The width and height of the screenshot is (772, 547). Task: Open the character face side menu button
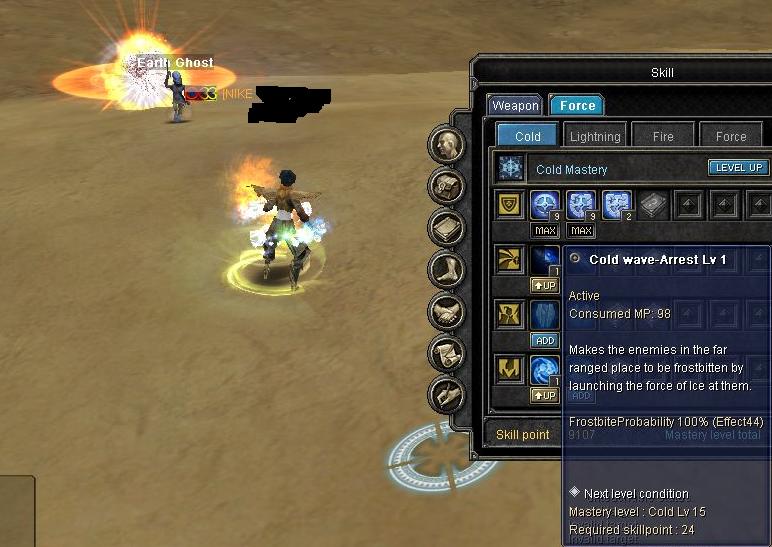point(447,144)
